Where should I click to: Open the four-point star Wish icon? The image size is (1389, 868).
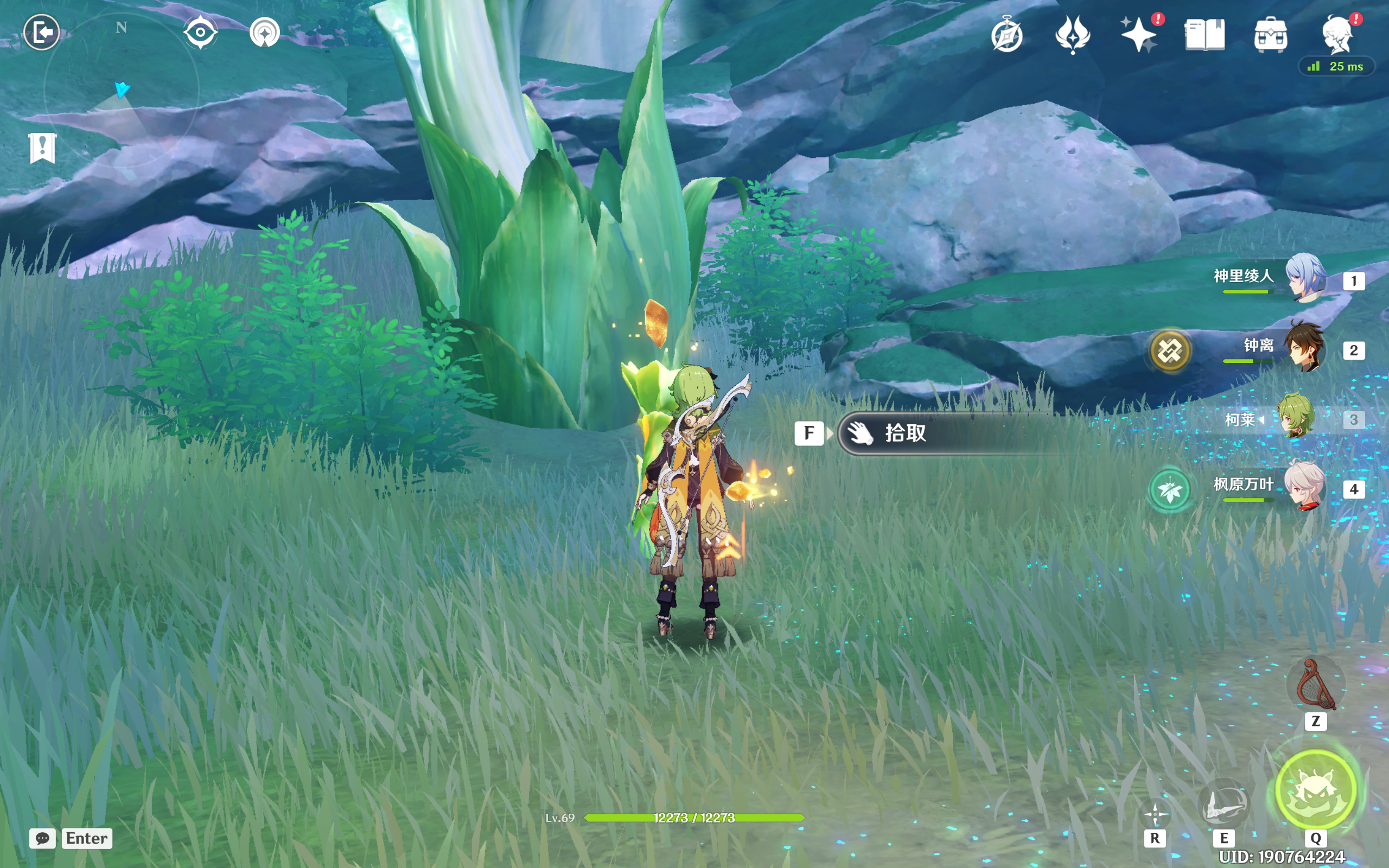(1139, 35)
